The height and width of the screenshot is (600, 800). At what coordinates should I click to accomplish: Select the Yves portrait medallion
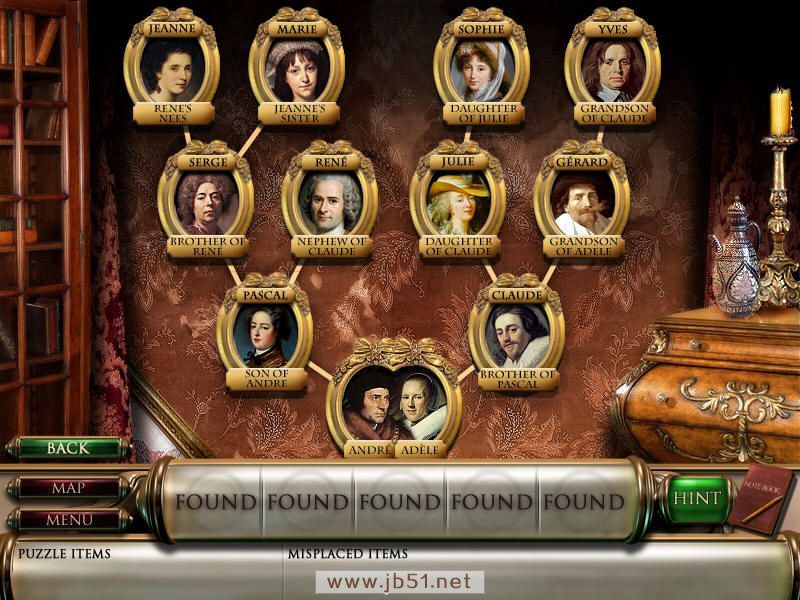coord(612,69)
